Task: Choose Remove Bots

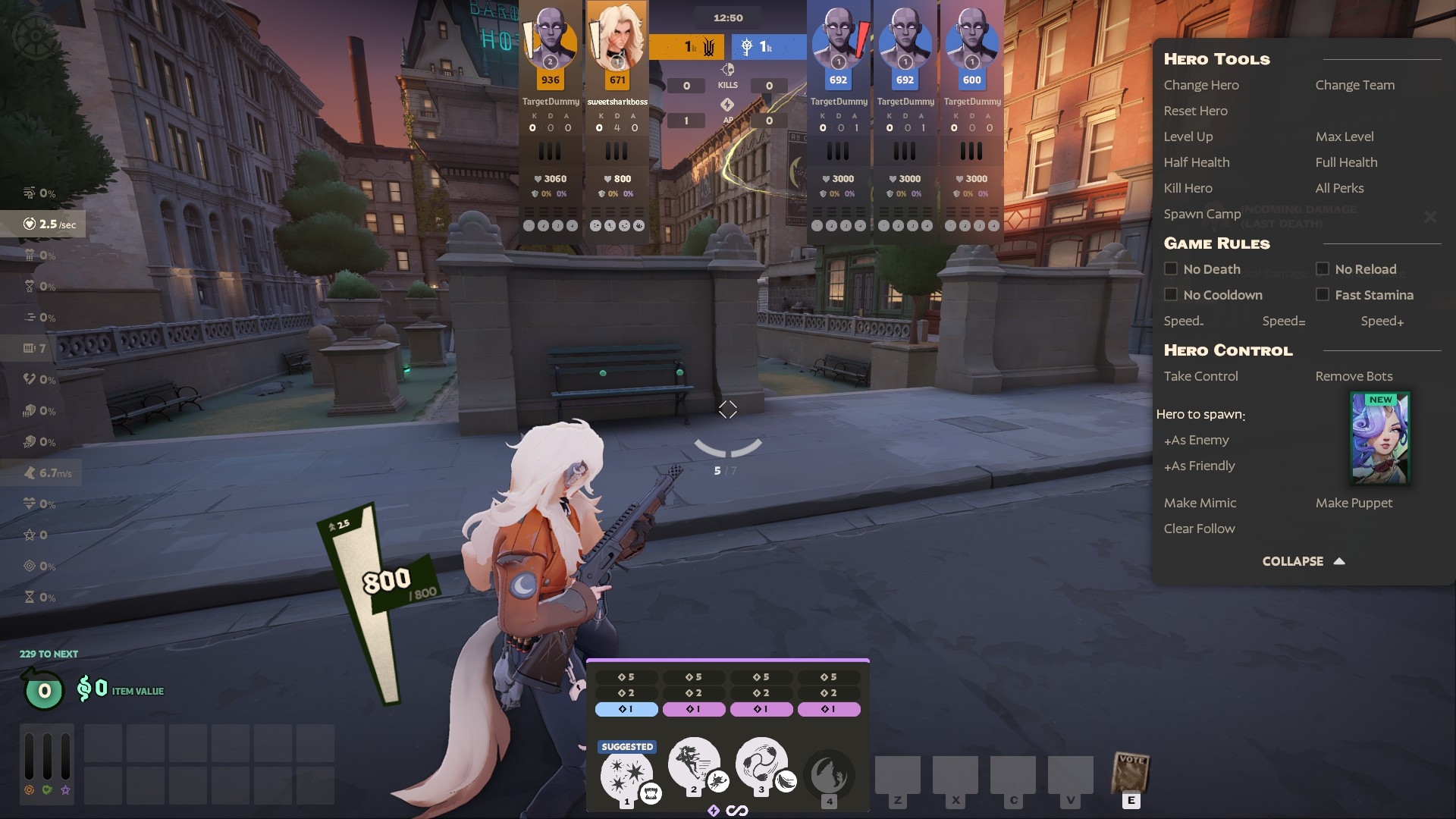Action: [x=1354, y=376]
